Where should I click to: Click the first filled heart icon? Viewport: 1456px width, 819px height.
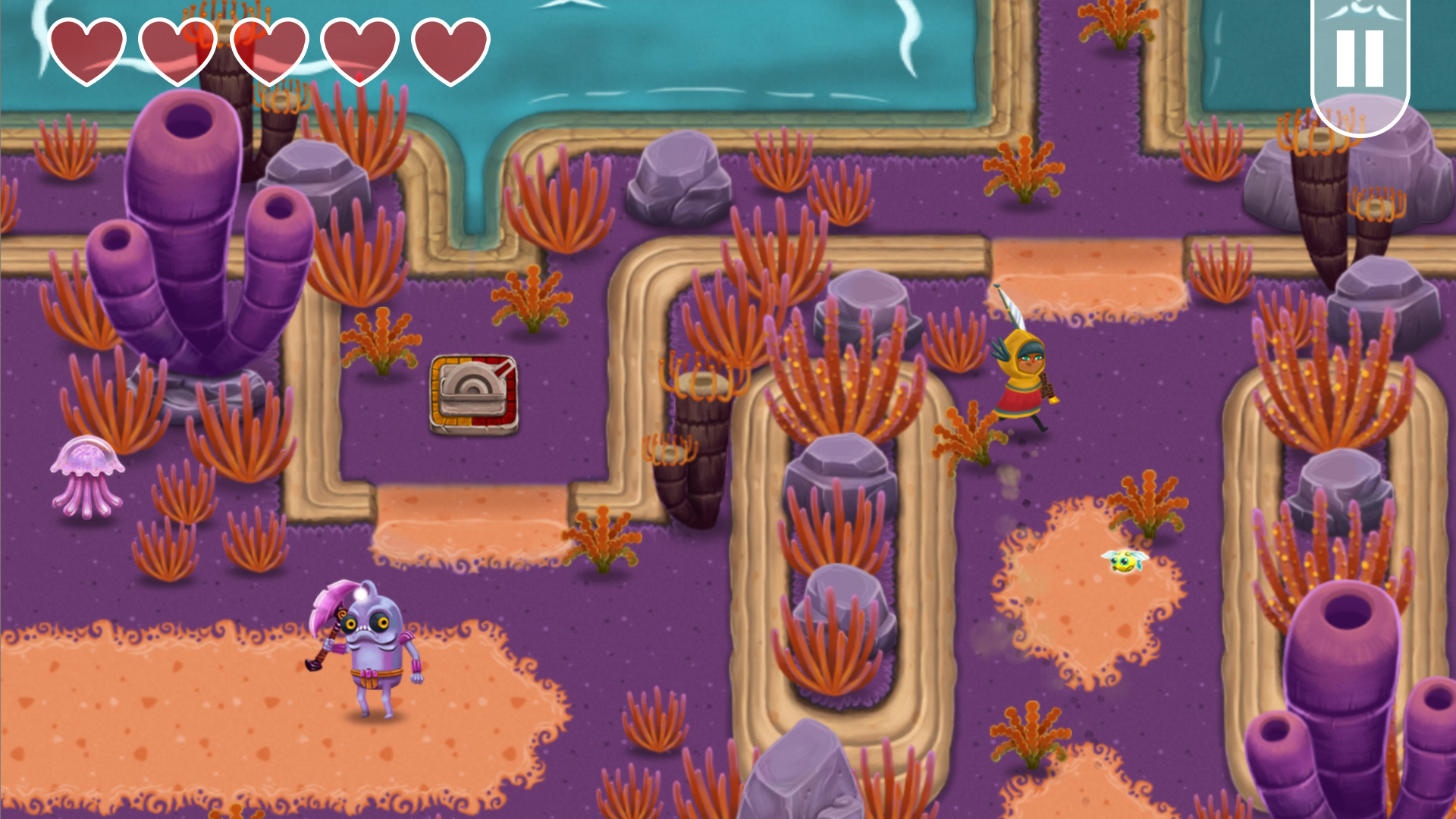click(x=87, y=49)
